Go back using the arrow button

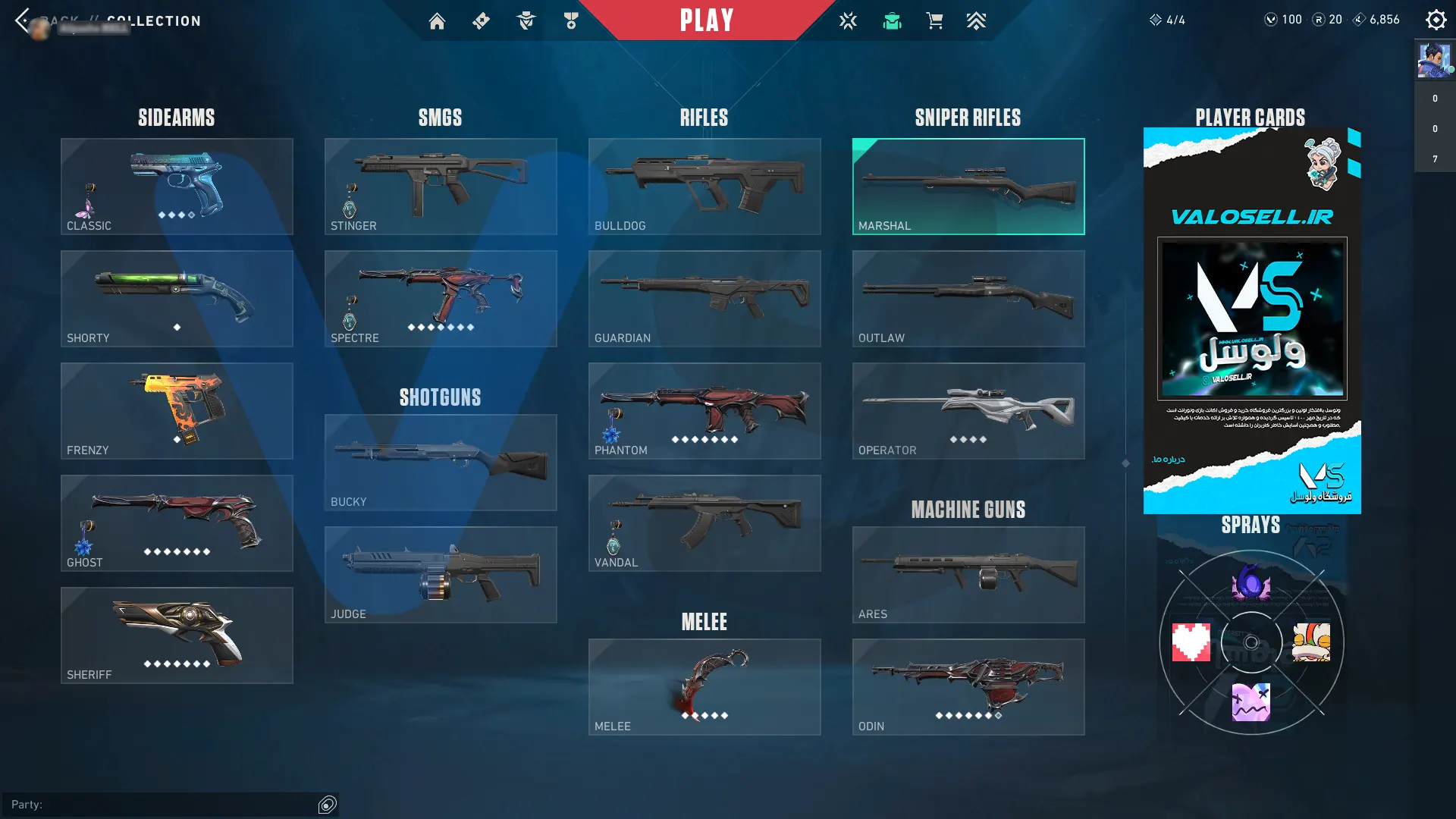click(23, 20)
